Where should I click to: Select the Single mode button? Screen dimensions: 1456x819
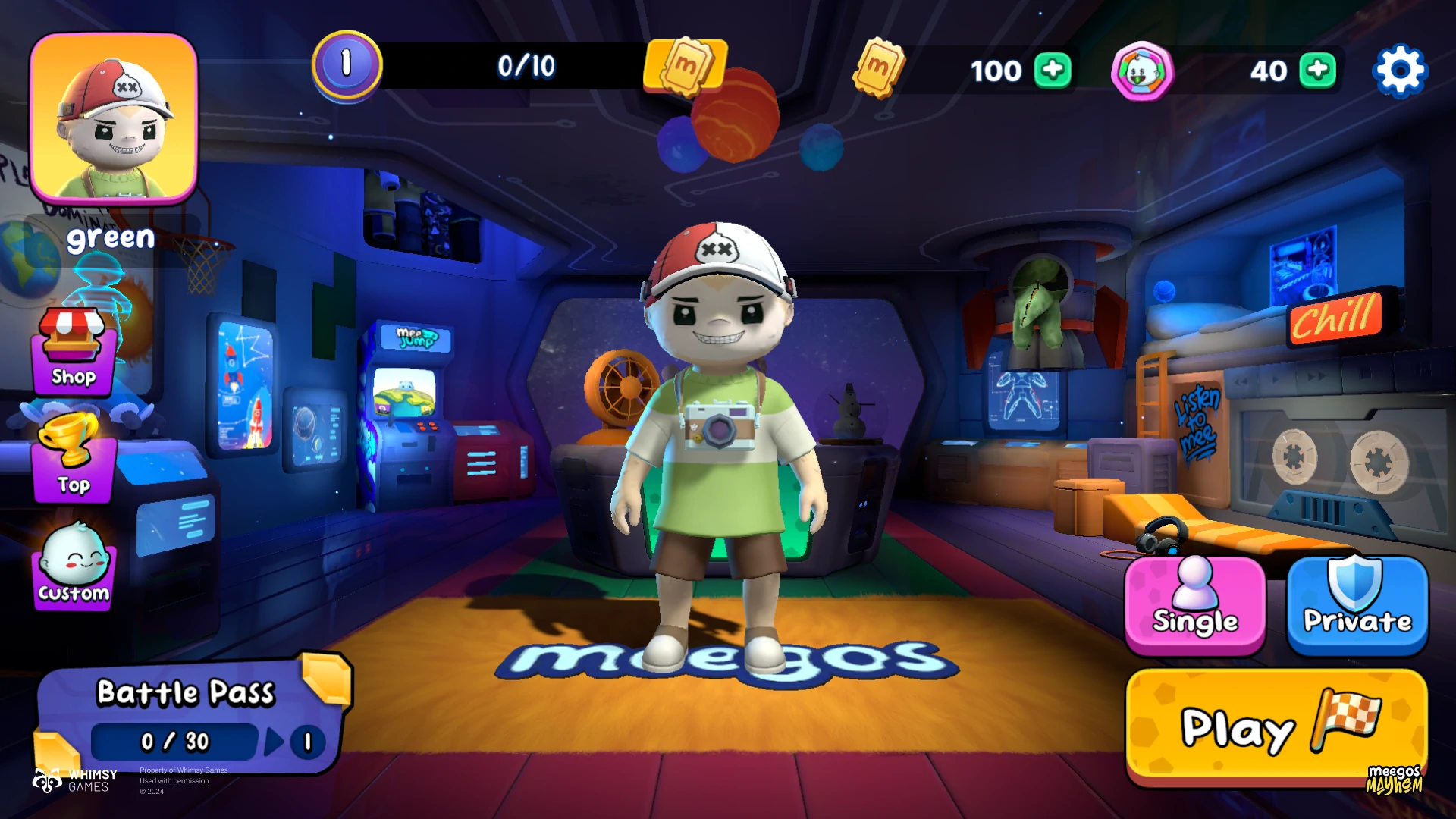point(1195,605)
